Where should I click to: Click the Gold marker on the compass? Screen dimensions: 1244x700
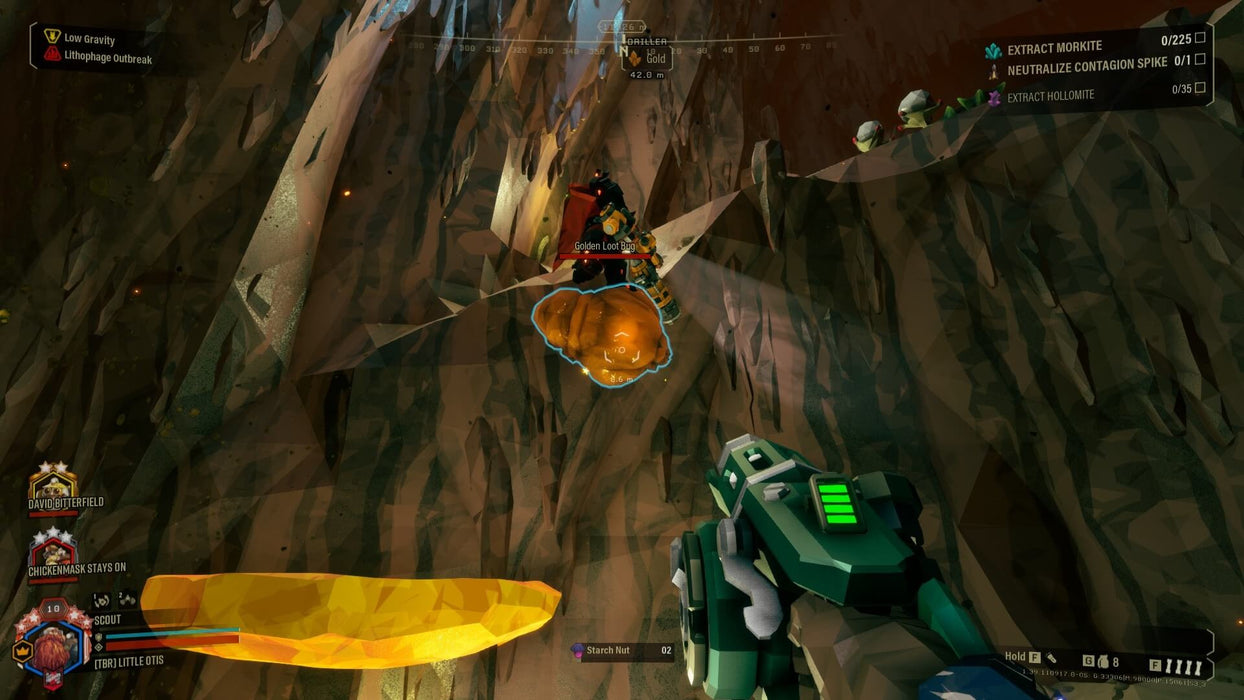click(x=647, y=59)
